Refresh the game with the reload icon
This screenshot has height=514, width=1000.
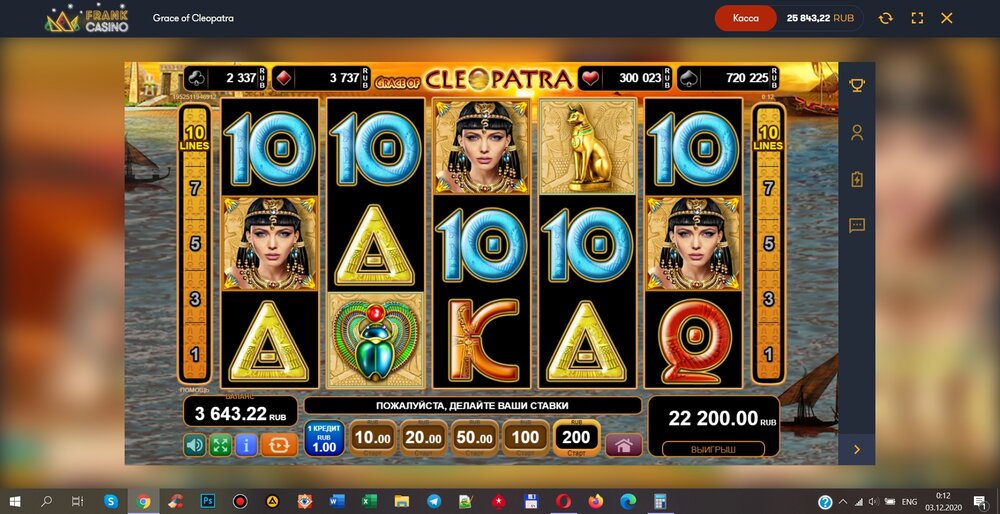(885, 18)
